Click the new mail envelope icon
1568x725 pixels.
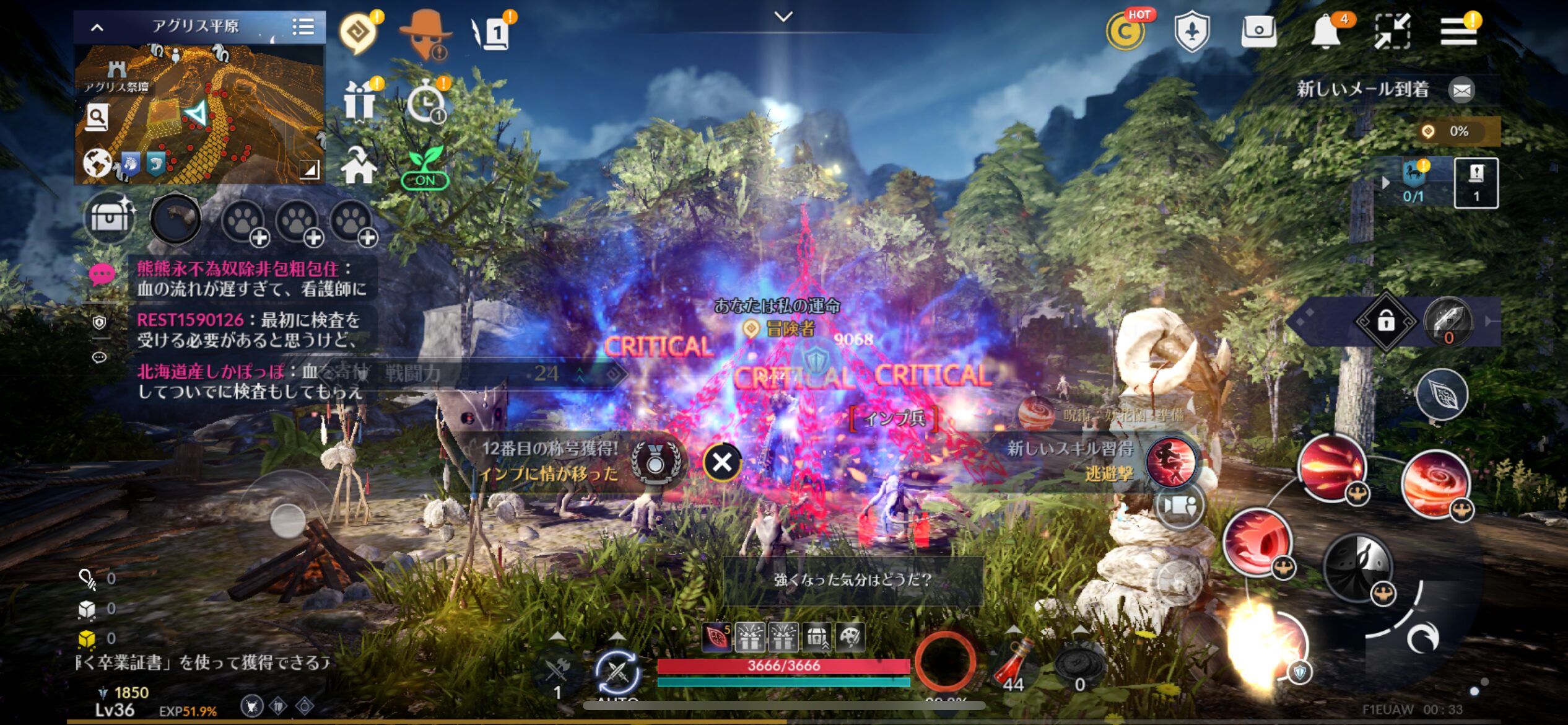coord(1461,90)
